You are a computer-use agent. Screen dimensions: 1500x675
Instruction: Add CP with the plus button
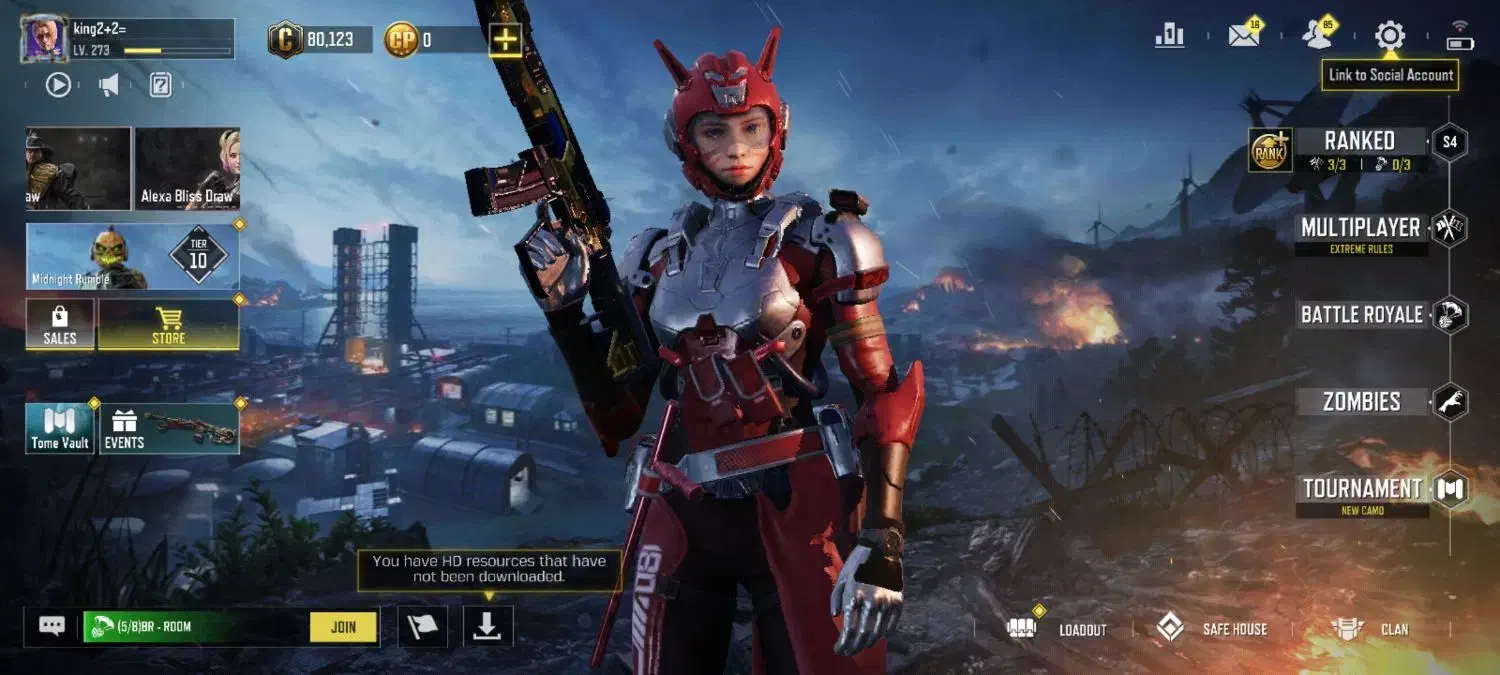[x=506, y=40]
